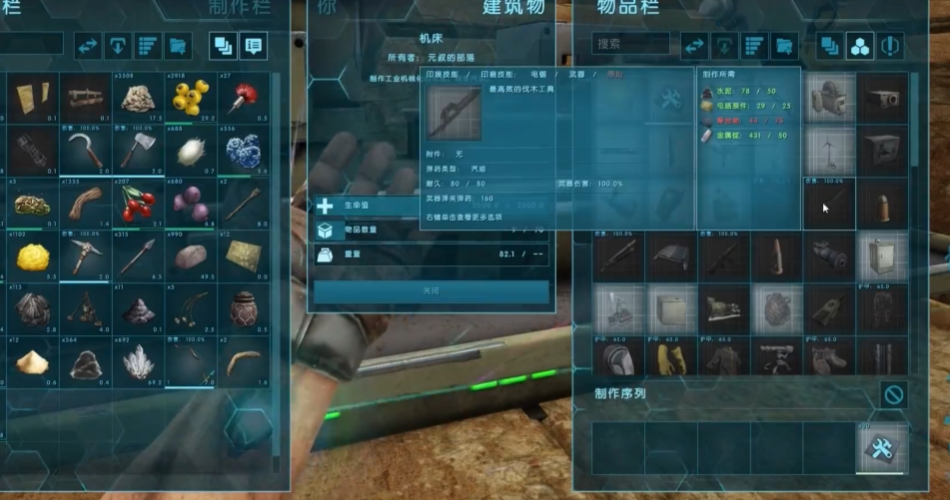Click the search field in the right inventory

630,44
